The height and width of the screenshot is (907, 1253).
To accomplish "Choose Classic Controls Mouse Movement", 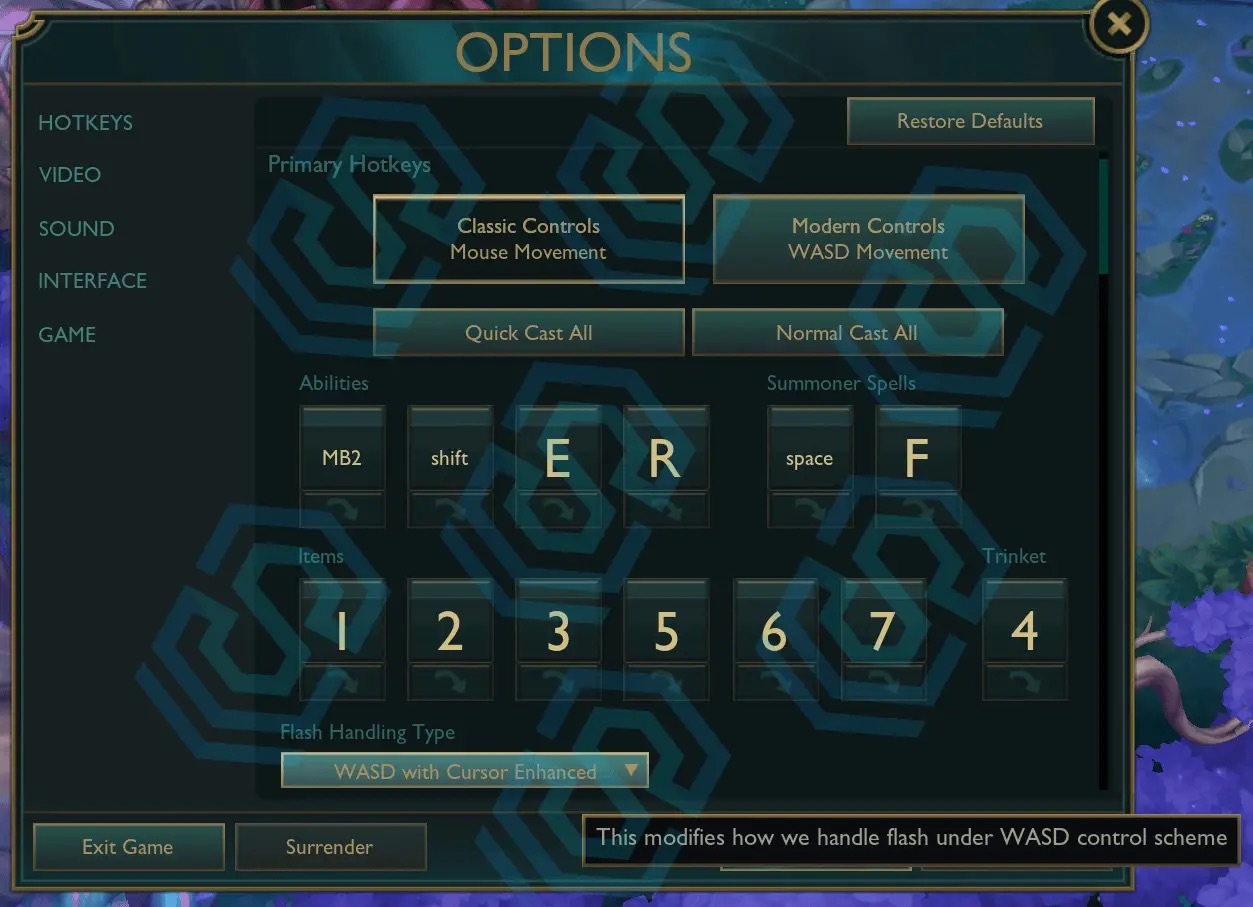I will tap(529, 239).
